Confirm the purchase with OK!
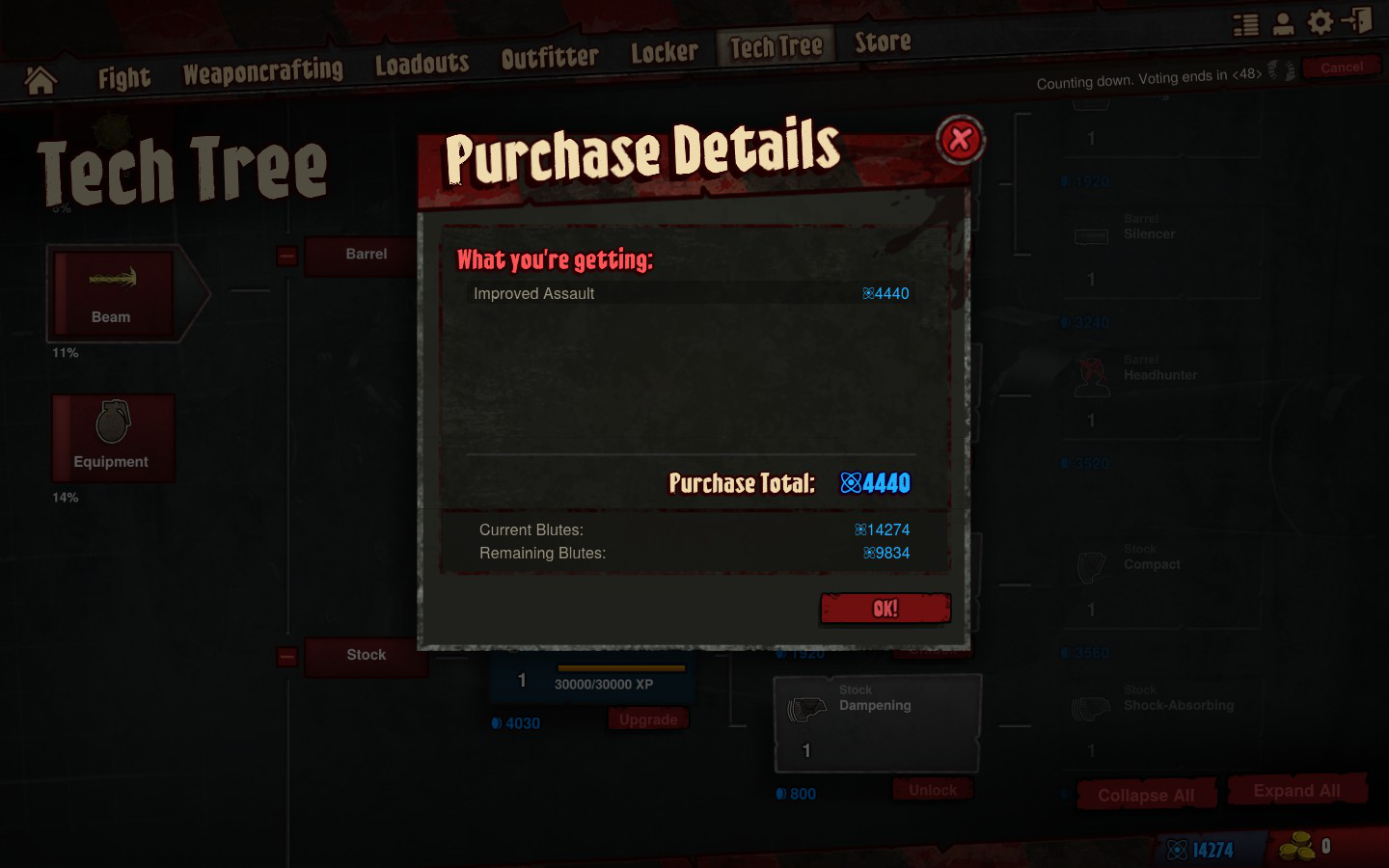The width and height of the screenshot is (1389, 868). coord(885,609)
